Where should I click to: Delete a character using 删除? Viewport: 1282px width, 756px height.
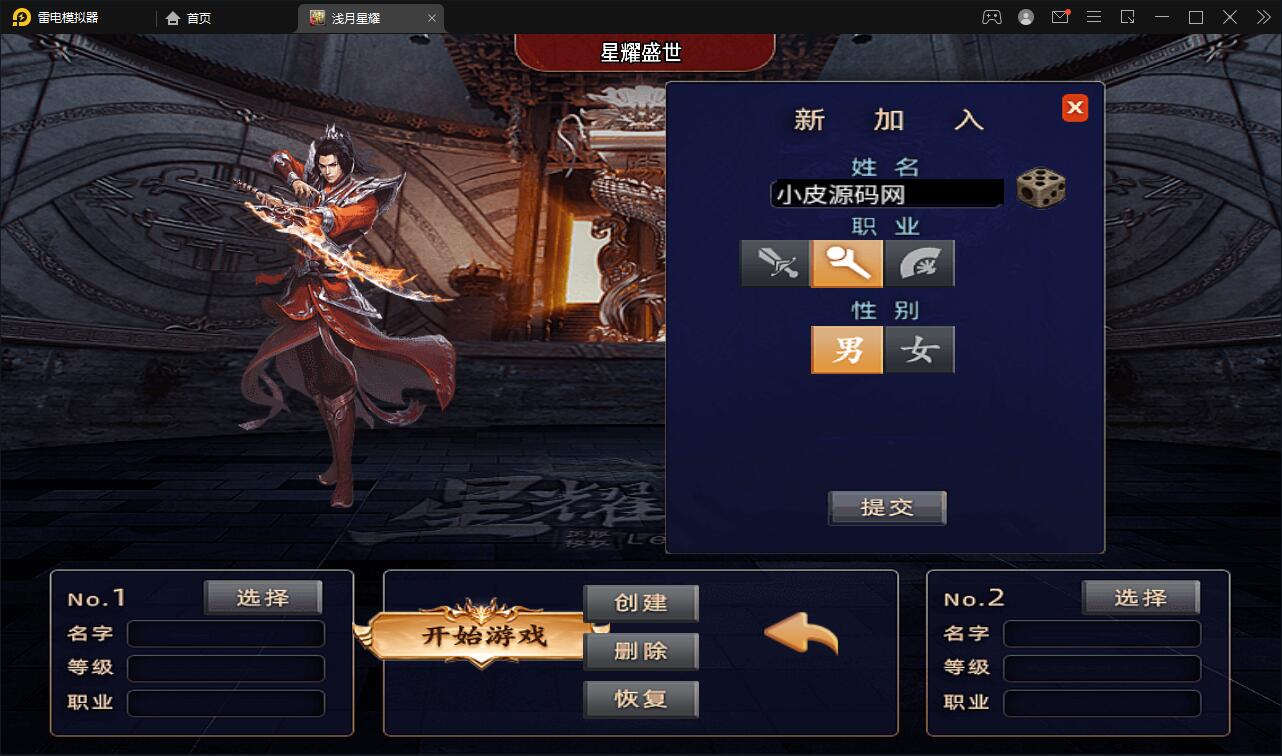point(641,651)
